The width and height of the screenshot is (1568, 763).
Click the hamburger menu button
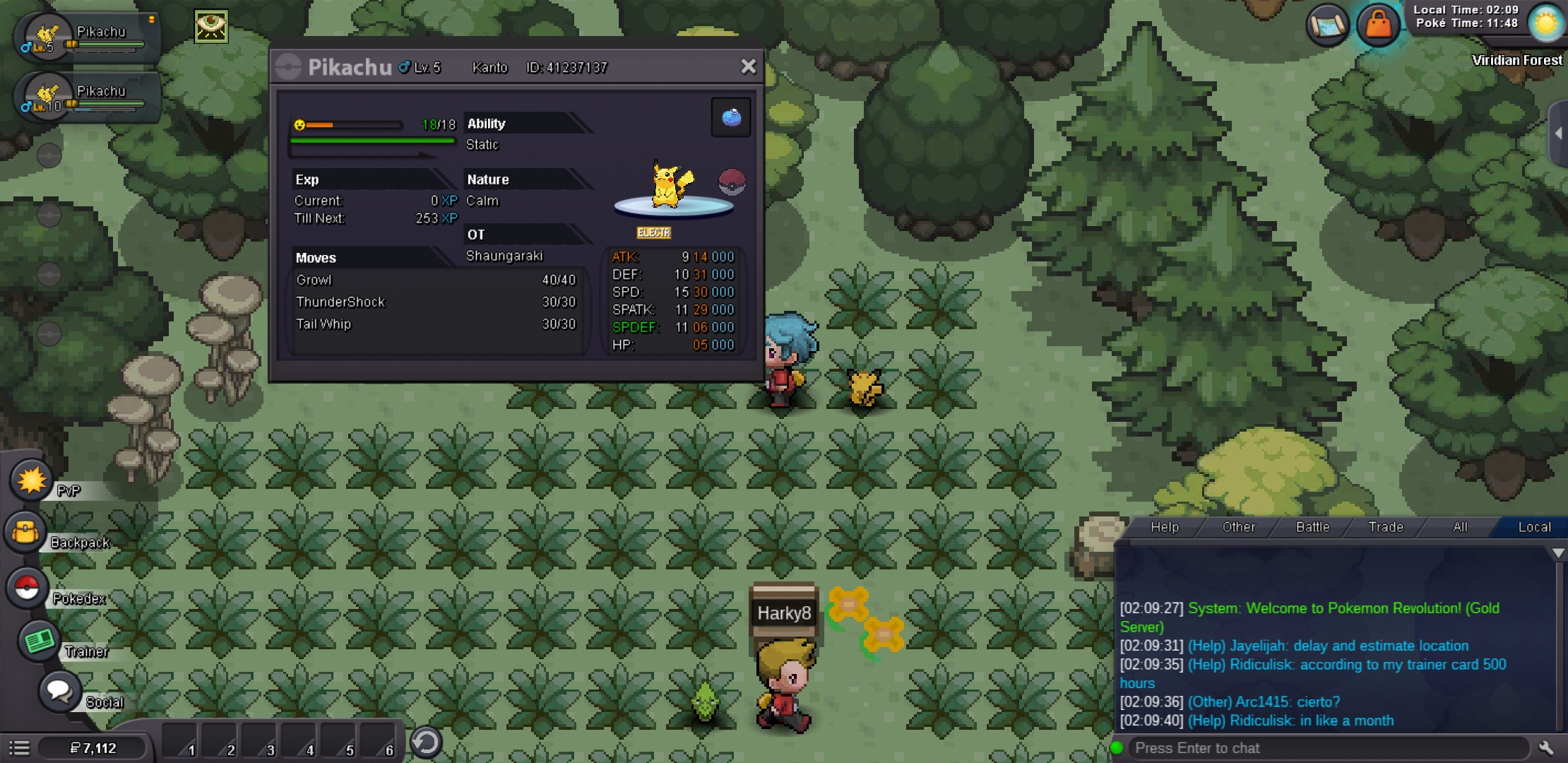pyautogui.click(x=19, y=748)
